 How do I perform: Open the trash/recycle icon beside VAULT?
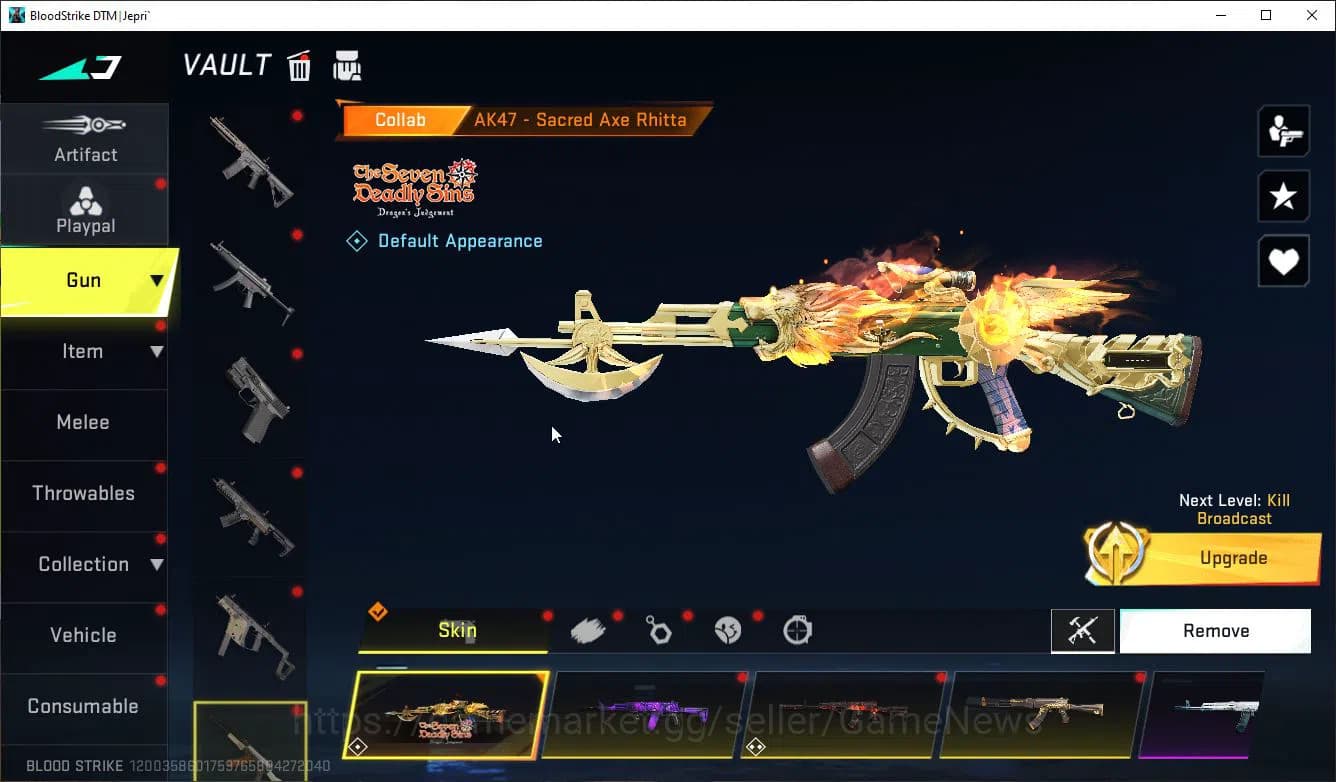[x=299, y=64]
